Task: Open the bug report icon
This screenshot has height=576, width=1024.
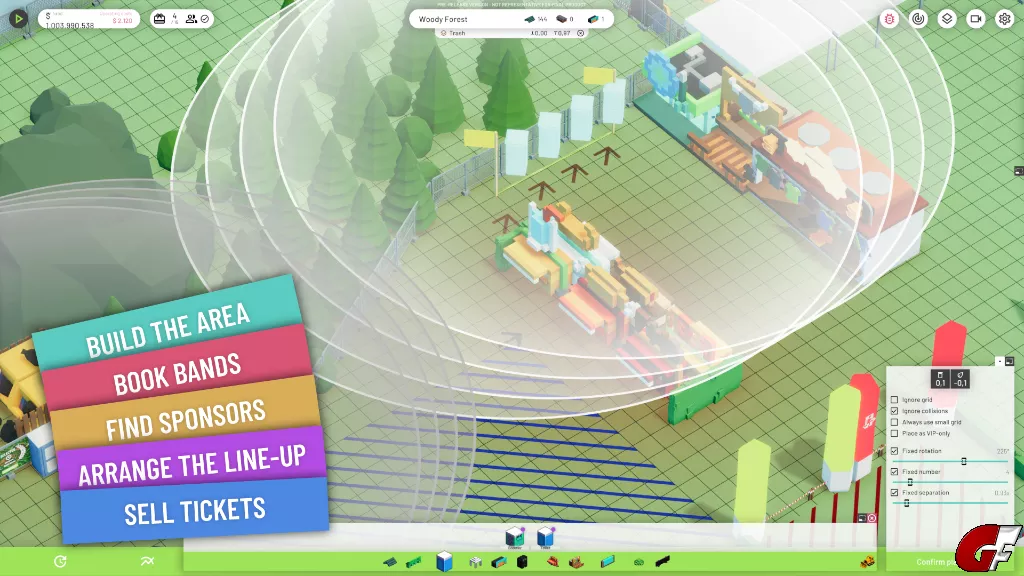Action: 890,19
